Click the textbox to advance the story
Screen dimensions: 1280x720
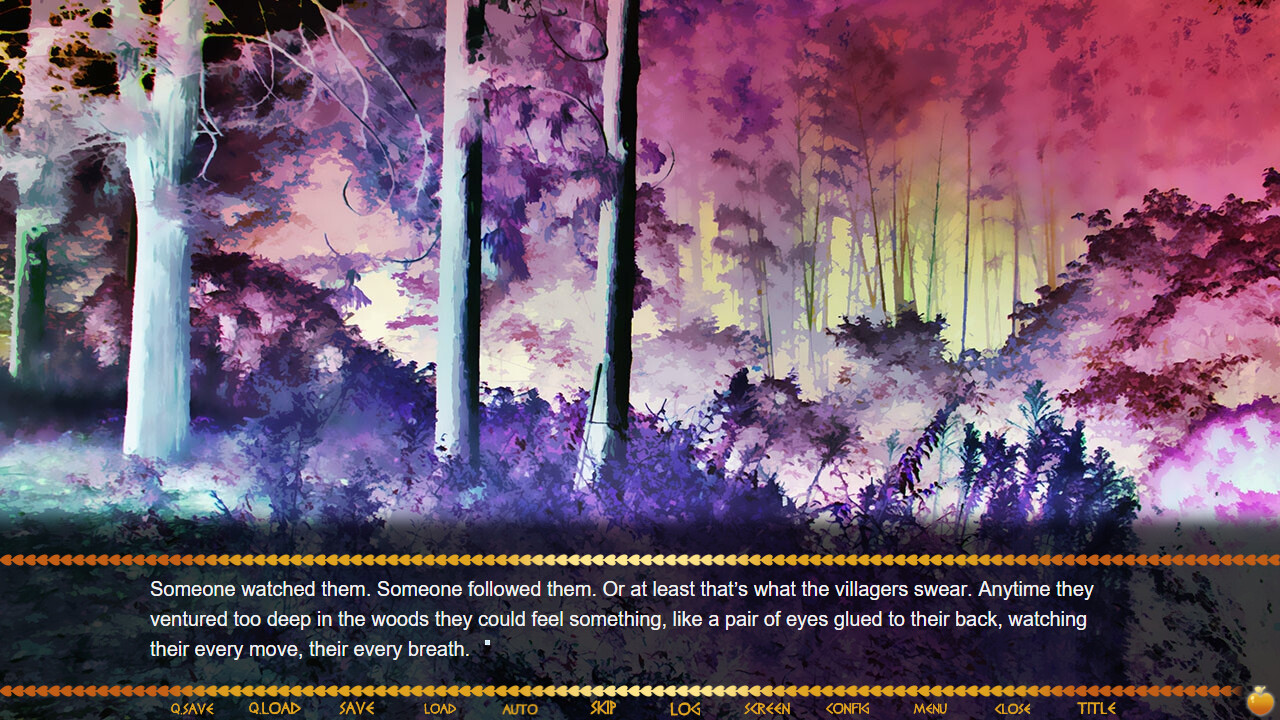[x=640, y=625]
